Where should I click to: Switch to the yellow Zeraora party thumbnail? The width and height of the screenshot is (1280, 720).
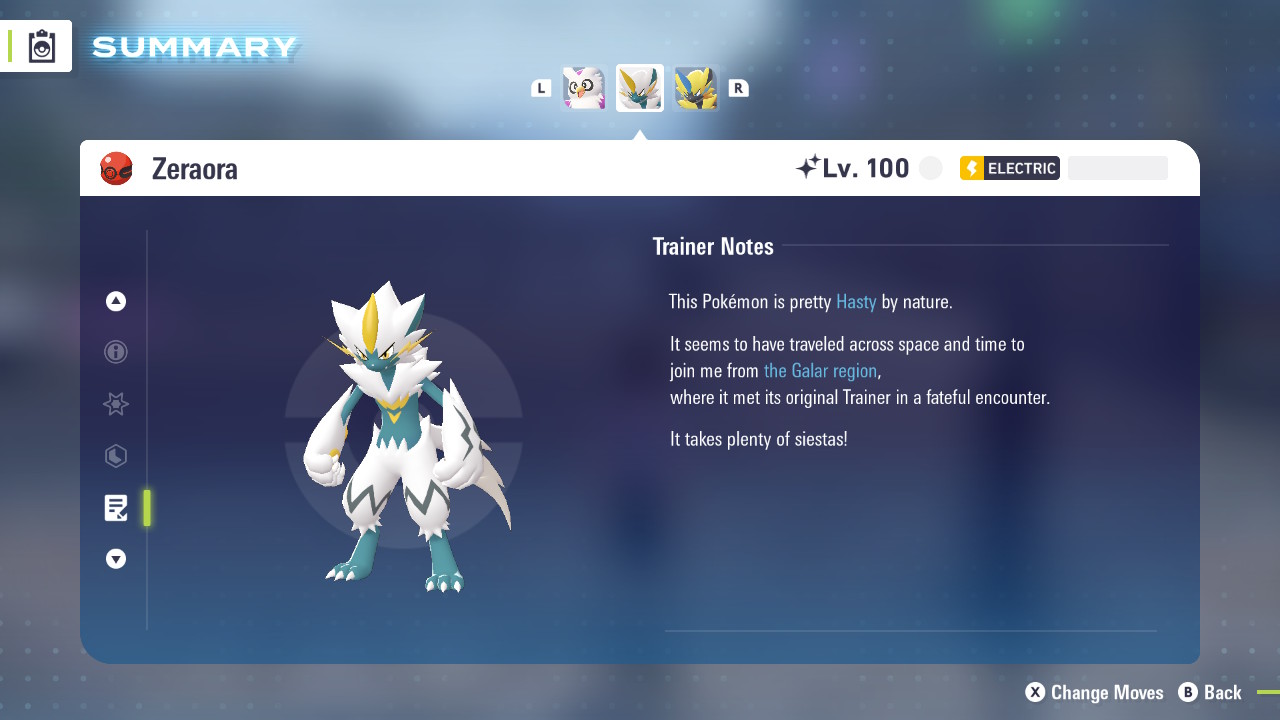[696, 88]
